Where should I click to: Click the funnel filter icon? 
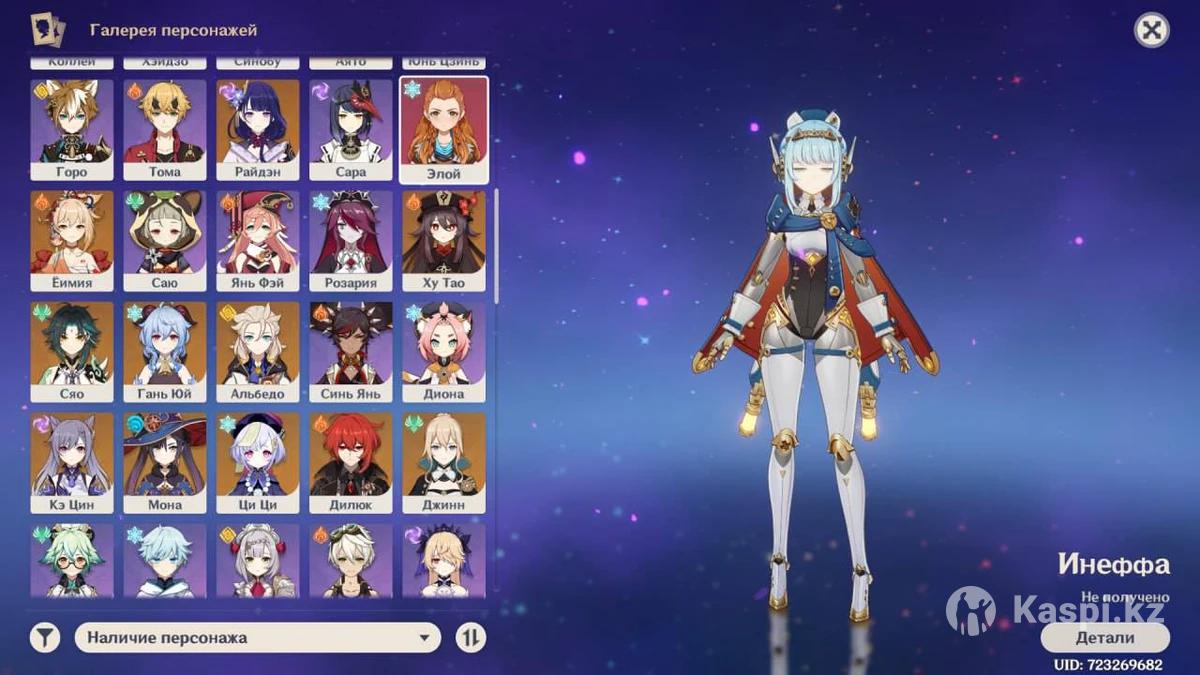click(x=45, y=637)
